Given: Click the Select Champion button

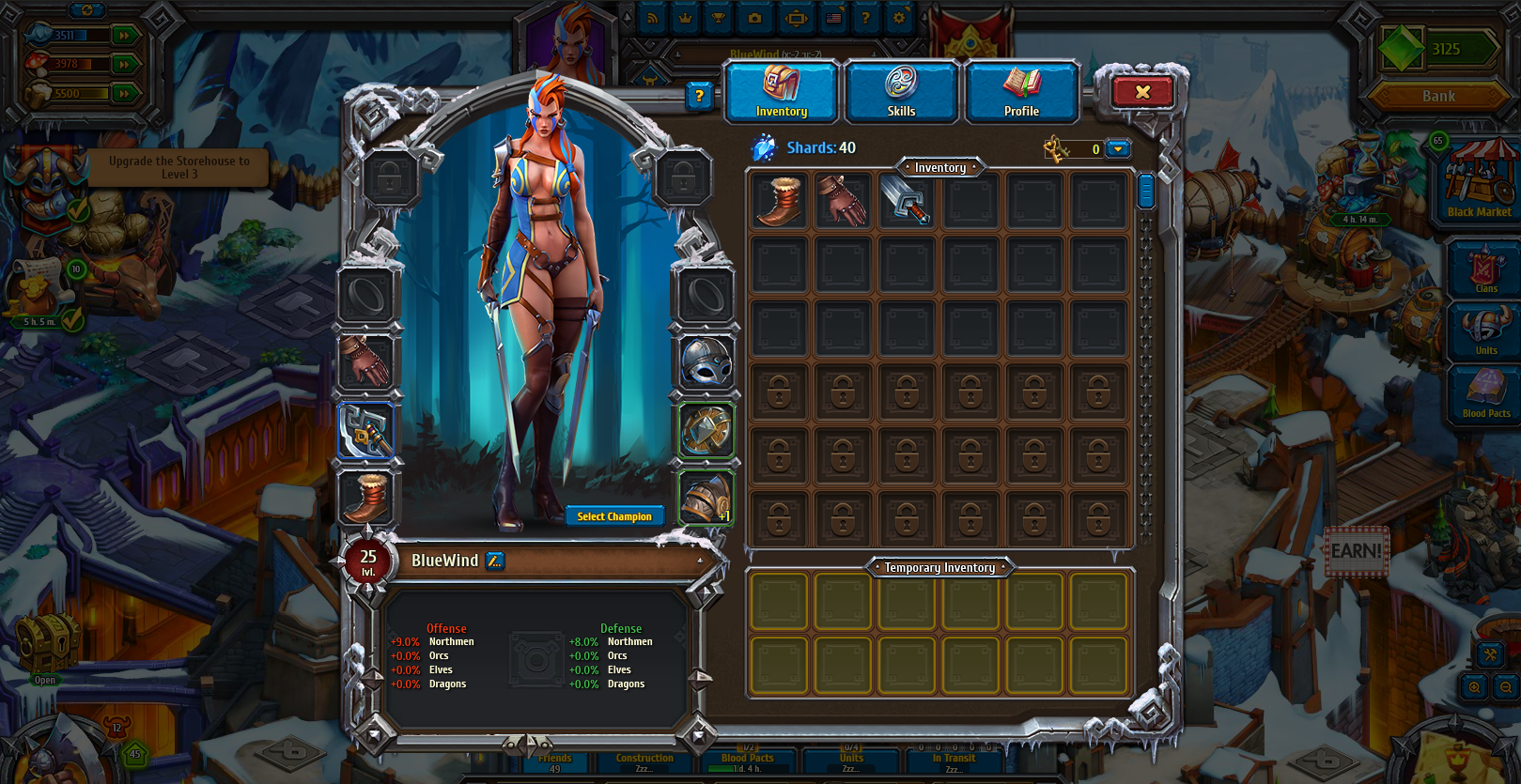Looking at the screenshot, I should [x=614, y=516].
